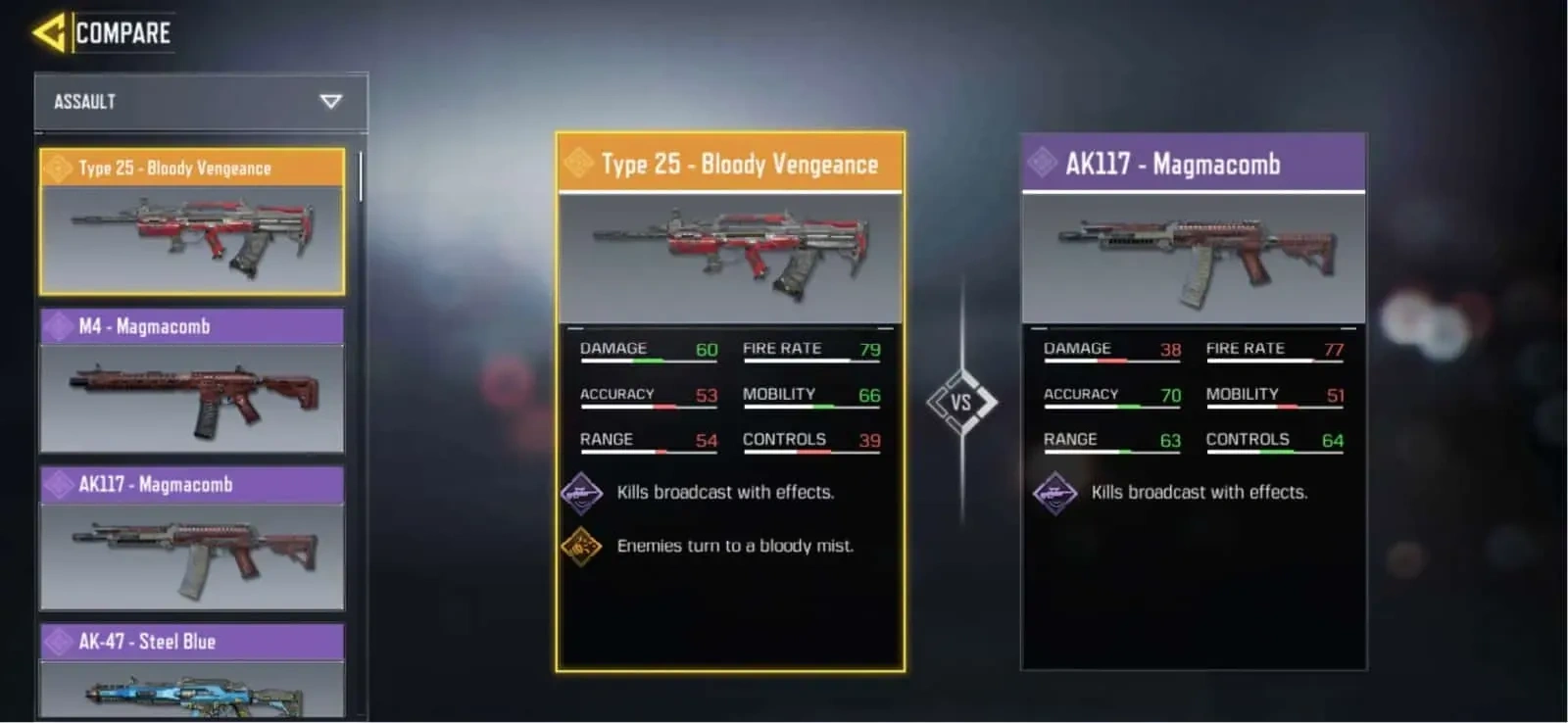The height and width of the screenshot is (723, 1568).
Task: Click the COMPARE title text
Action: 125,30
